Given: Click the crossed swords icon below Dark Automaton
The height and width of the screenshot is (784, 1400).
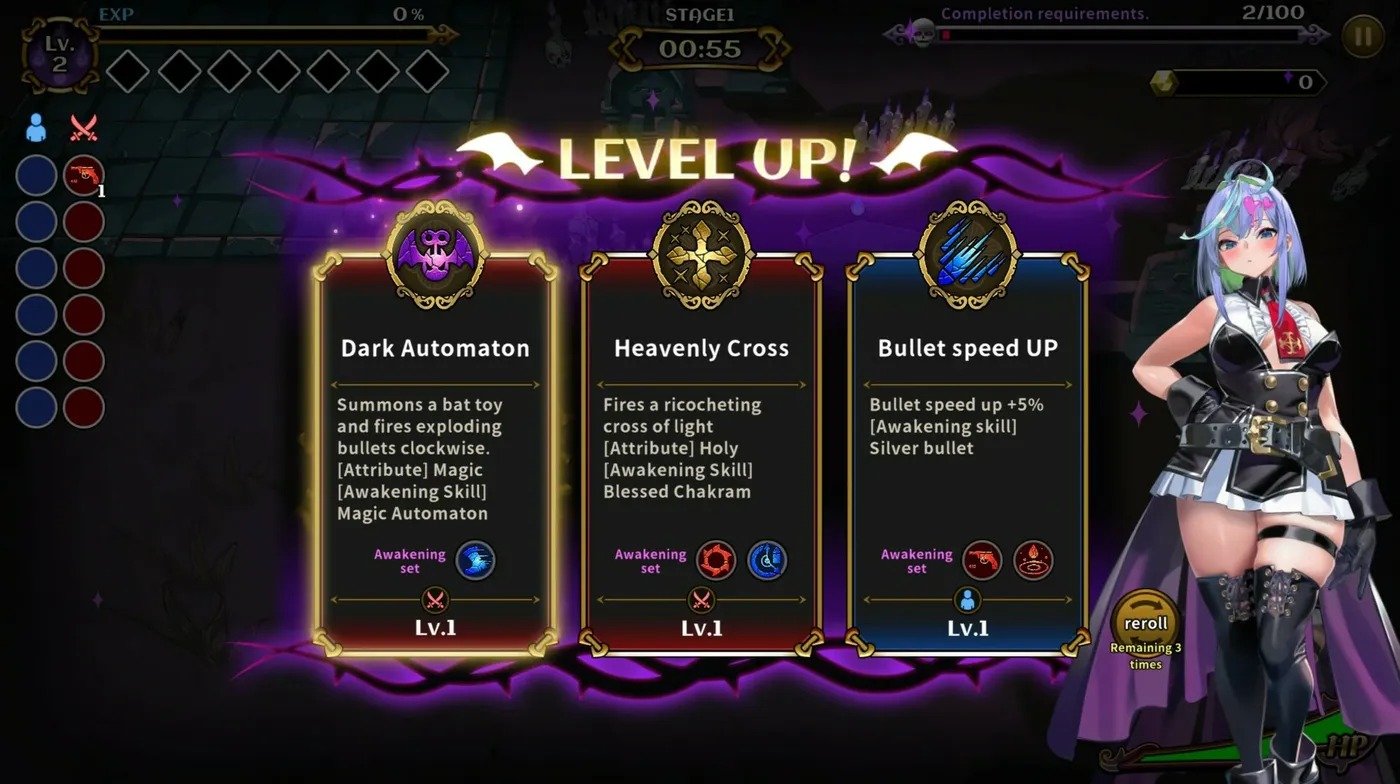Looking at the screenshot, I should tap(434, 601).
